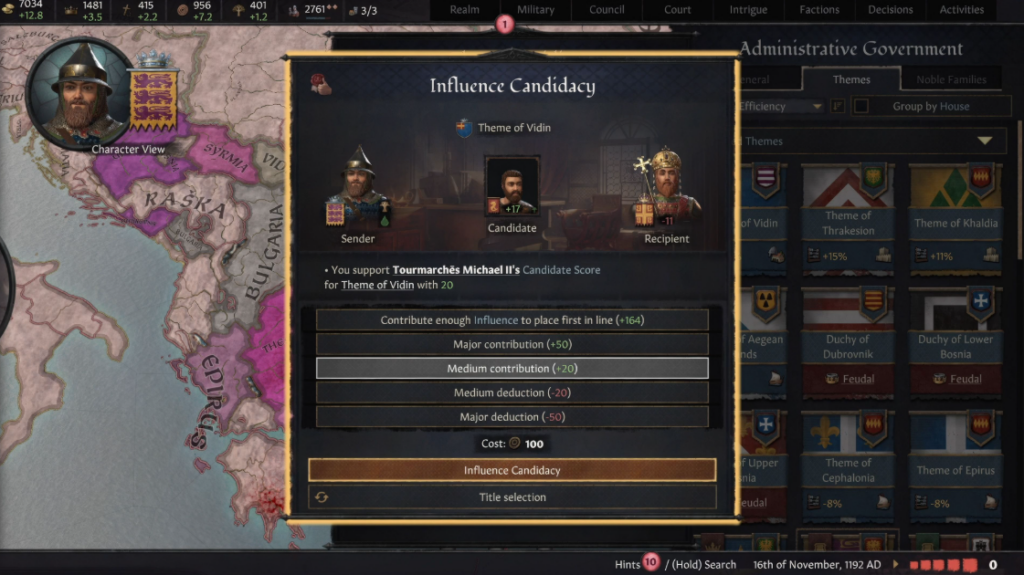The height and width of the screenshot is (575, 1024).
Task: Choose Major contribution (+50)
Action: pyautogui.click(x=512, y=344)
